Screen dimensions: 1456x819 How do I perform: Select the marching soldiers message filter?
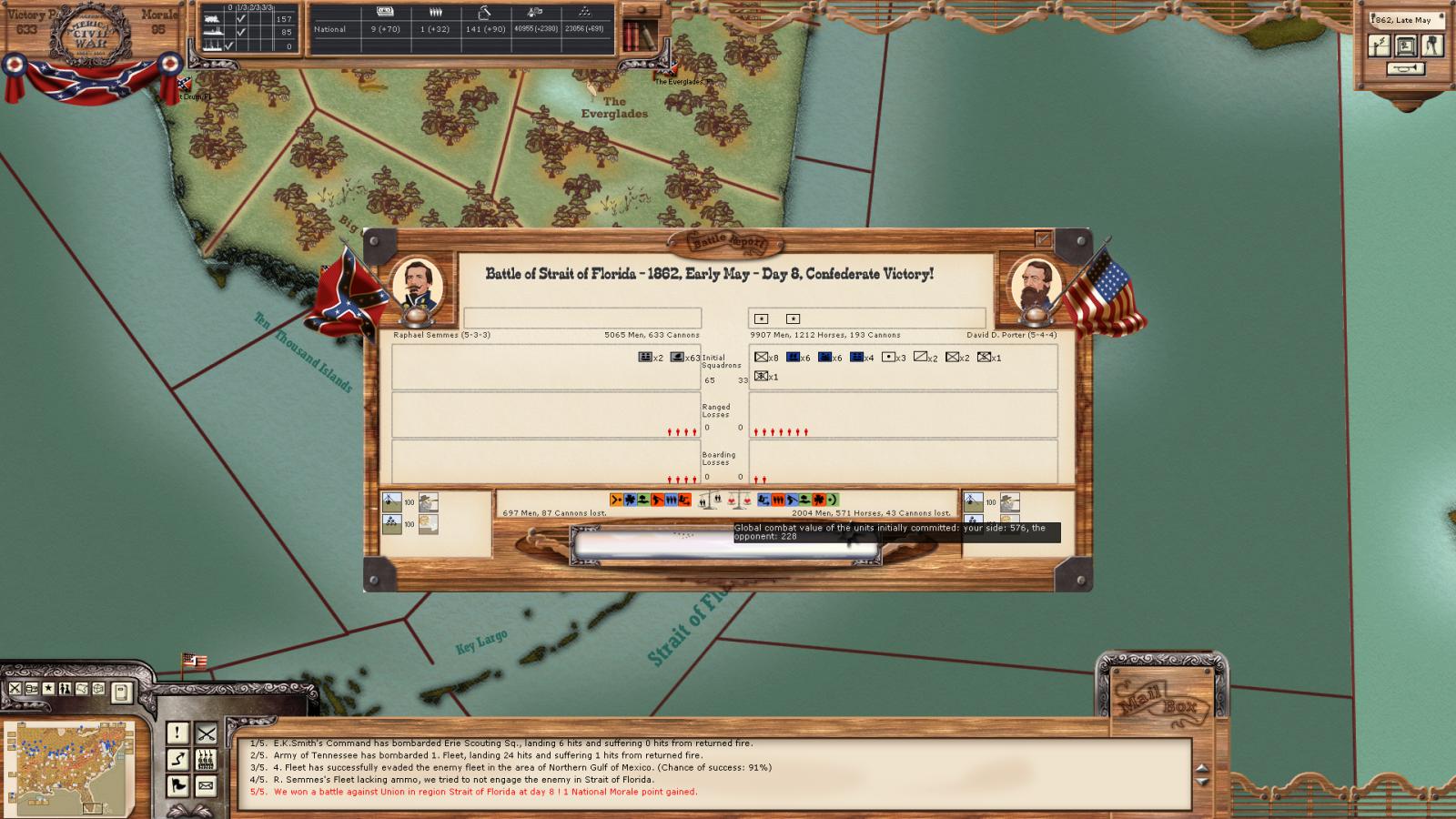click(x=207, y=759)
